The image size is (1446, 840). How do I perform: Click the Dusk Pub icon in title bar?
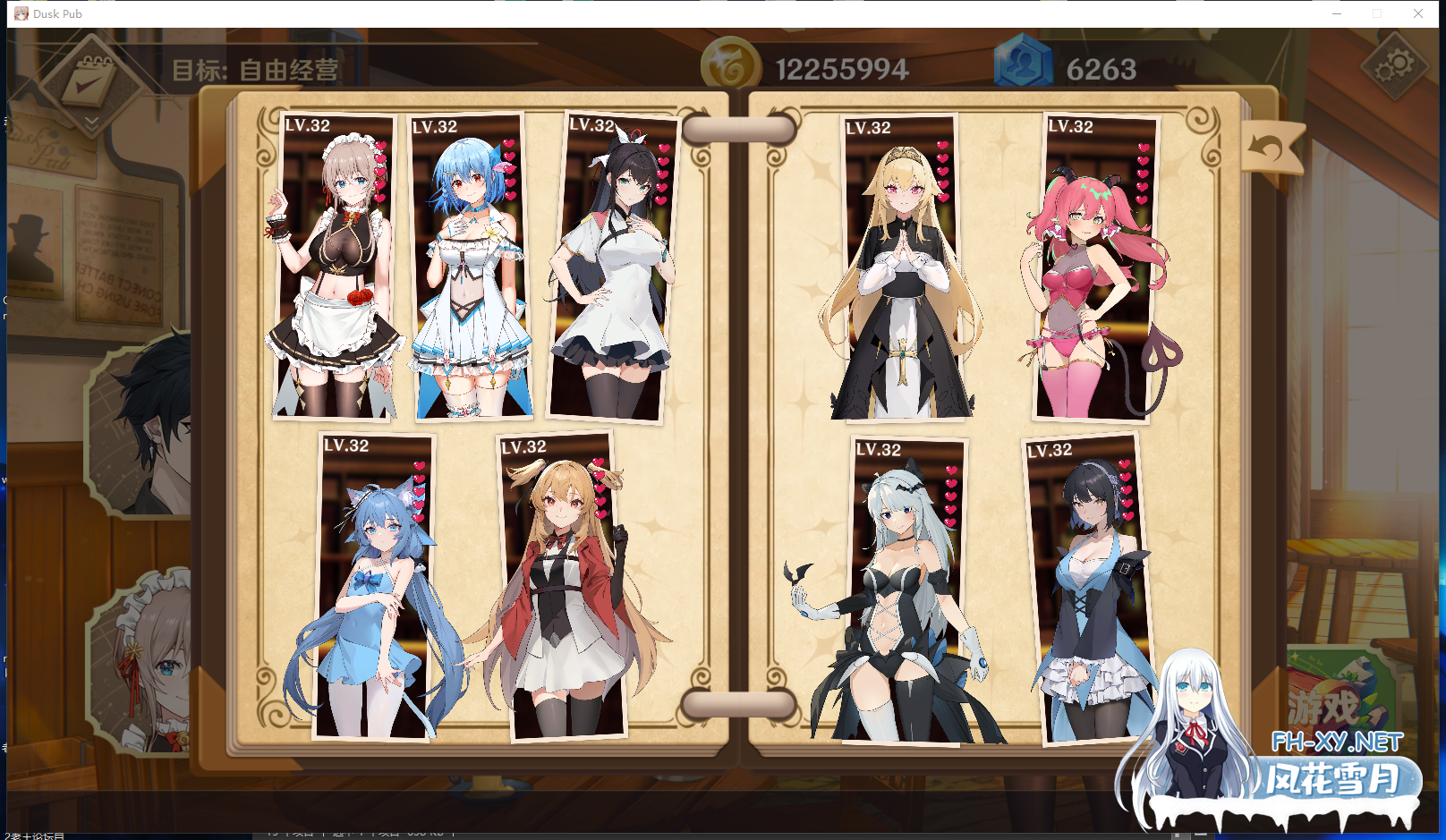click(x=20, y=13)
